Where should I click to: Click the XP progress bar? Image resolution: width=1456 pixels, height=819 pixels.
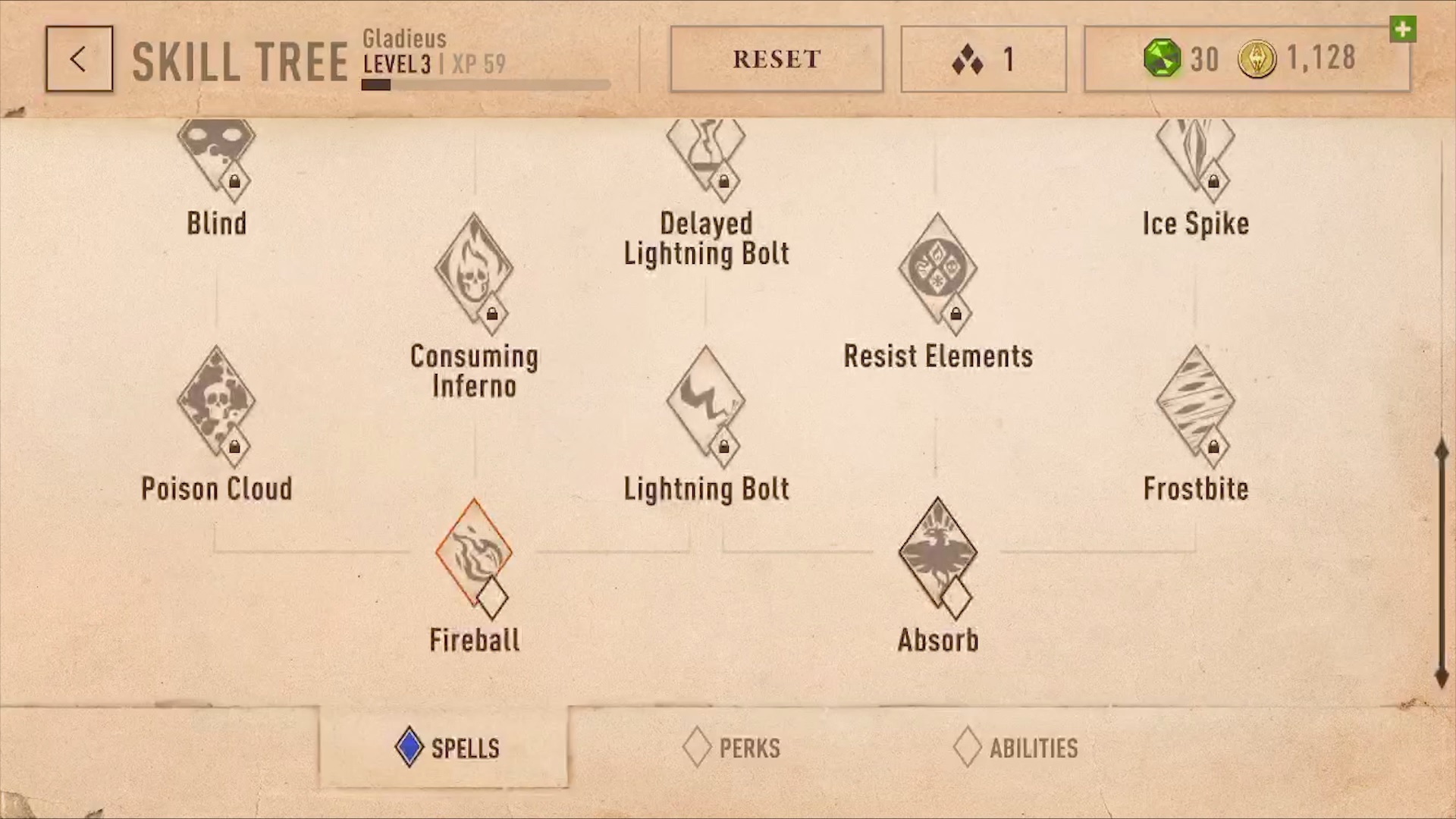click(x=485, y=85)
